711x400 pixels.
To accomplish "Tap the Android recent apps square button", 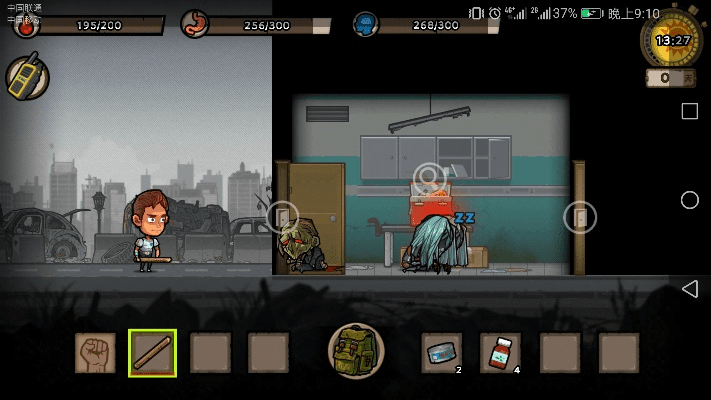I will pyautogui.click(x=689, y=111).
